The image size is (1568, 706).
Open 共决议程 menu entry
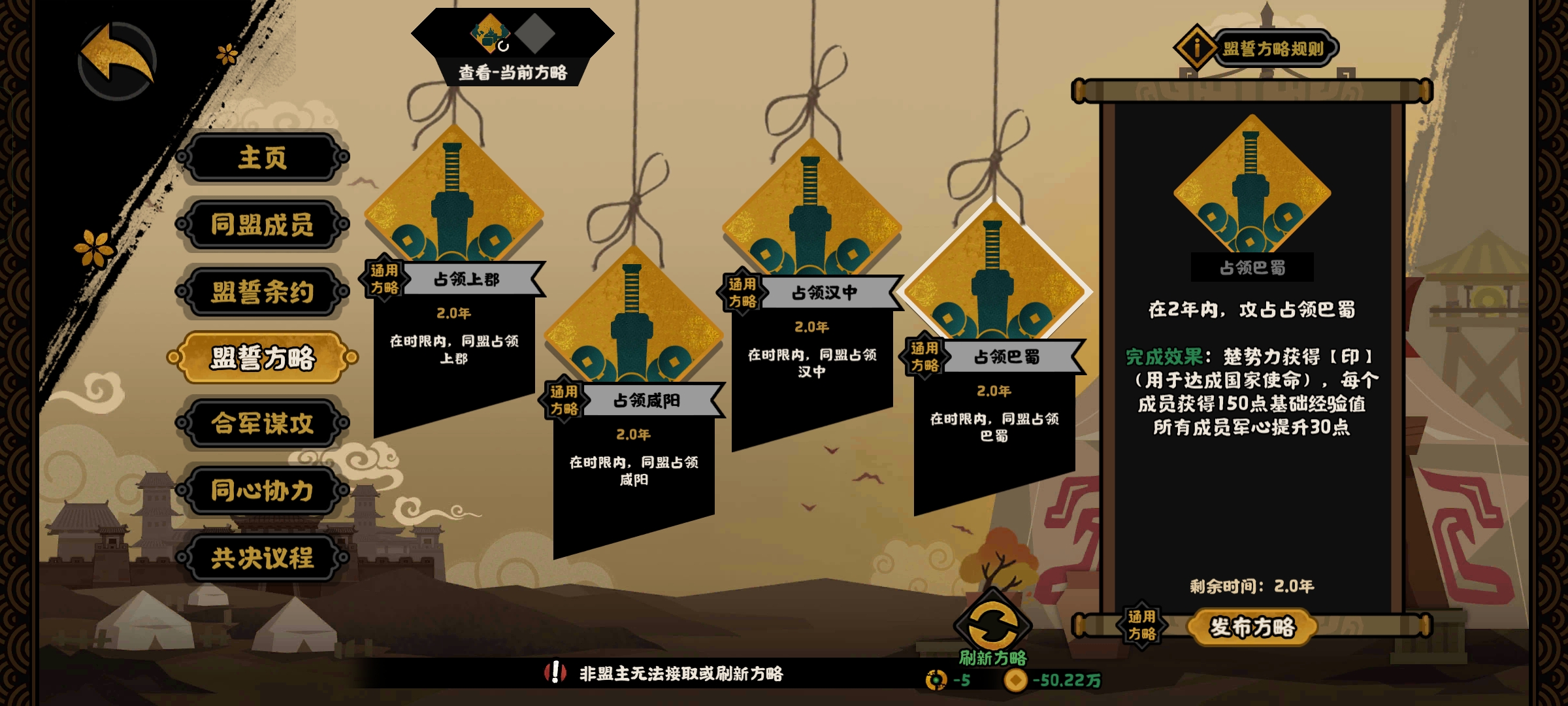tap(262, 558)
